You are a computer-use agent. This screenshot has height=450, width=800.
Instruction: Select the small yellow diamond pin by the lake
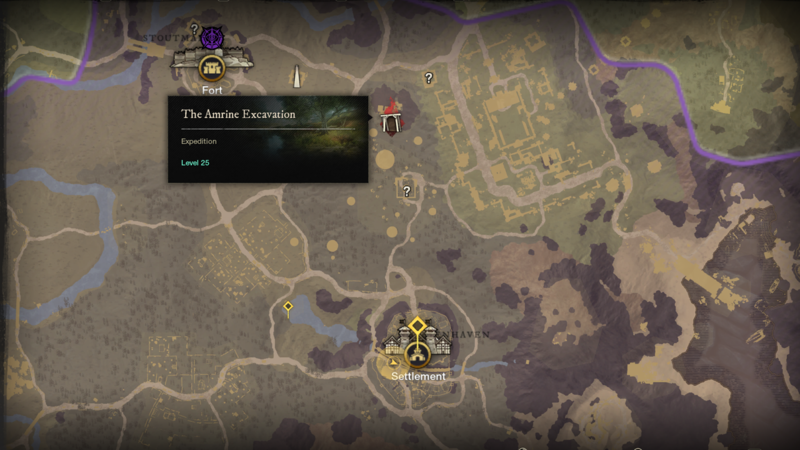point(288,307)
